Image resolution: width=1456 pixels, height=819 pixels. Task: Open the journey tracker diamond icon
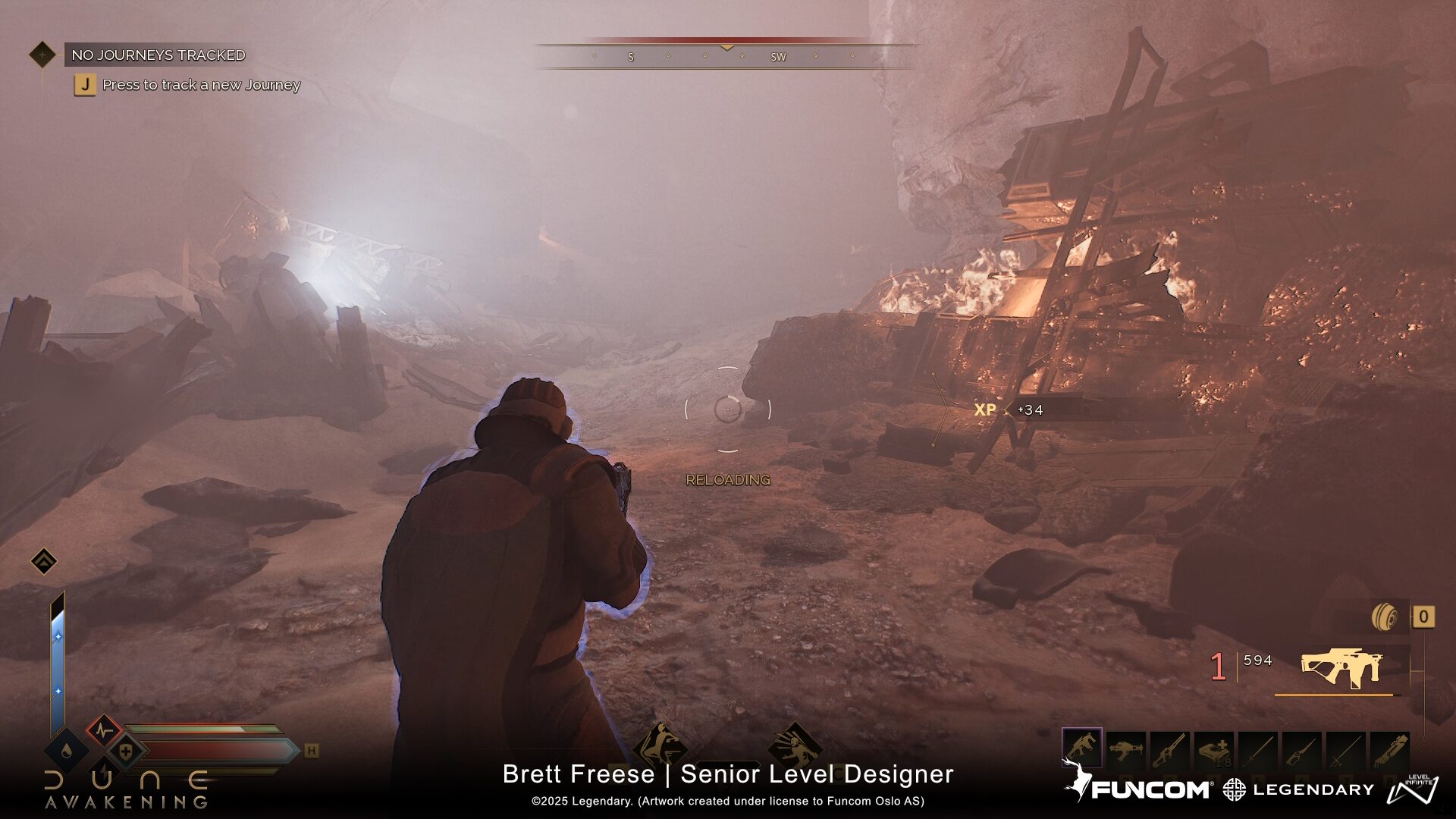(42, 55)
